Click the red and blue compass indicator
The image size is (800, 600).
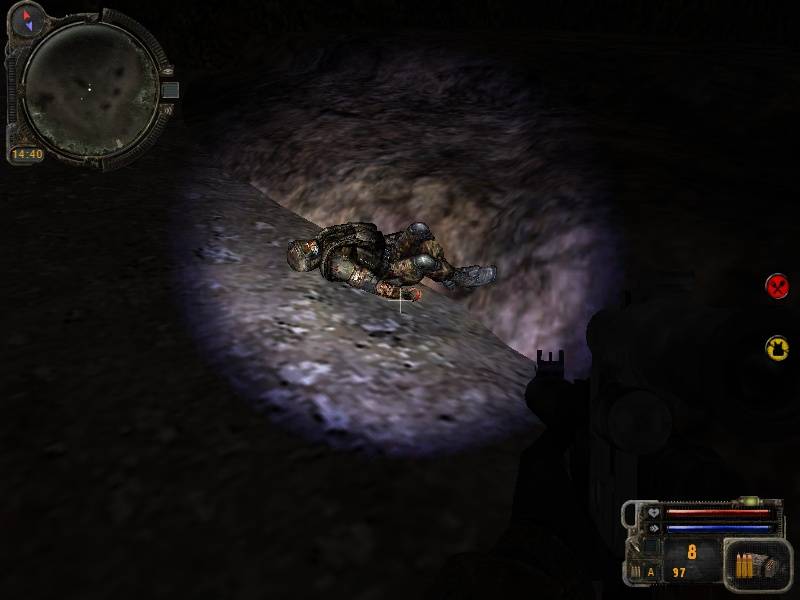pyautogui.click(x=27, y=16)
